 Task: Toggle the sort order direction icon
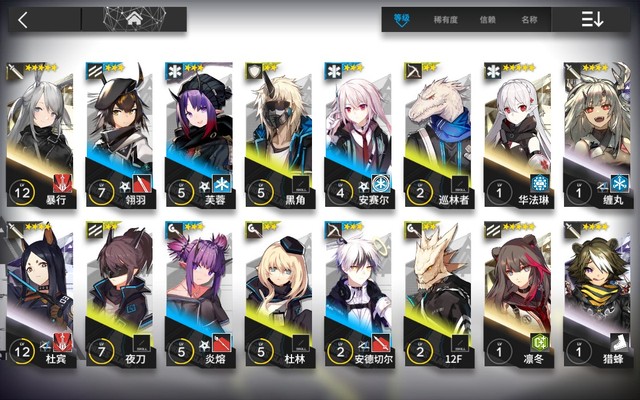pos(592,19)
